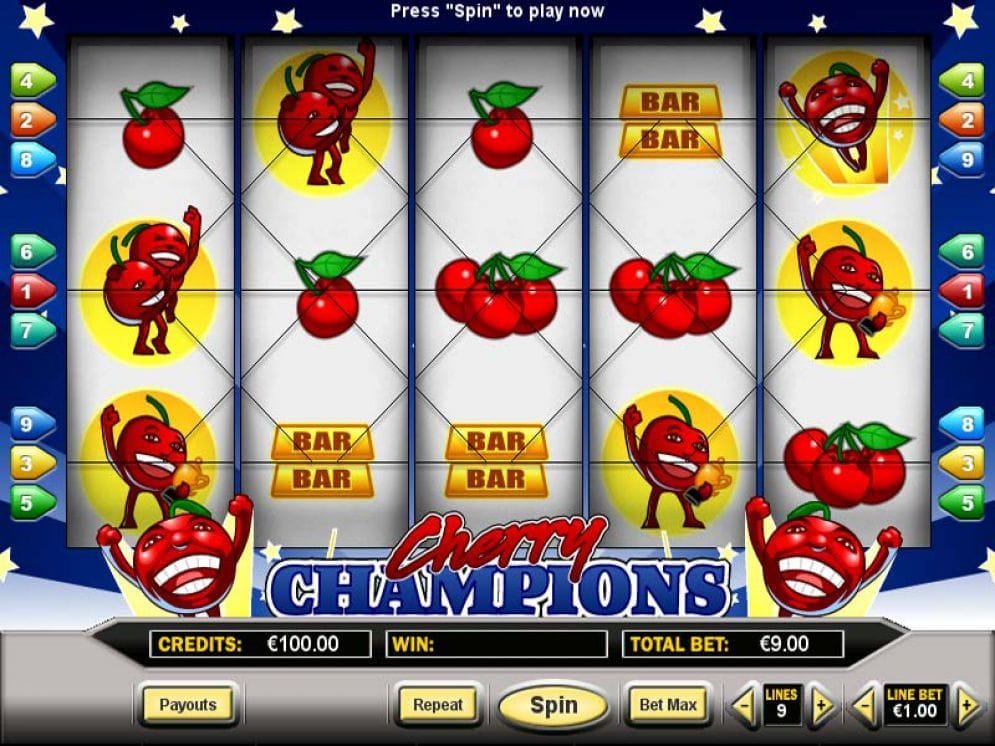Raise the line bet amount
The width and height of the screenshot is (995, 746).
point(966,707)
